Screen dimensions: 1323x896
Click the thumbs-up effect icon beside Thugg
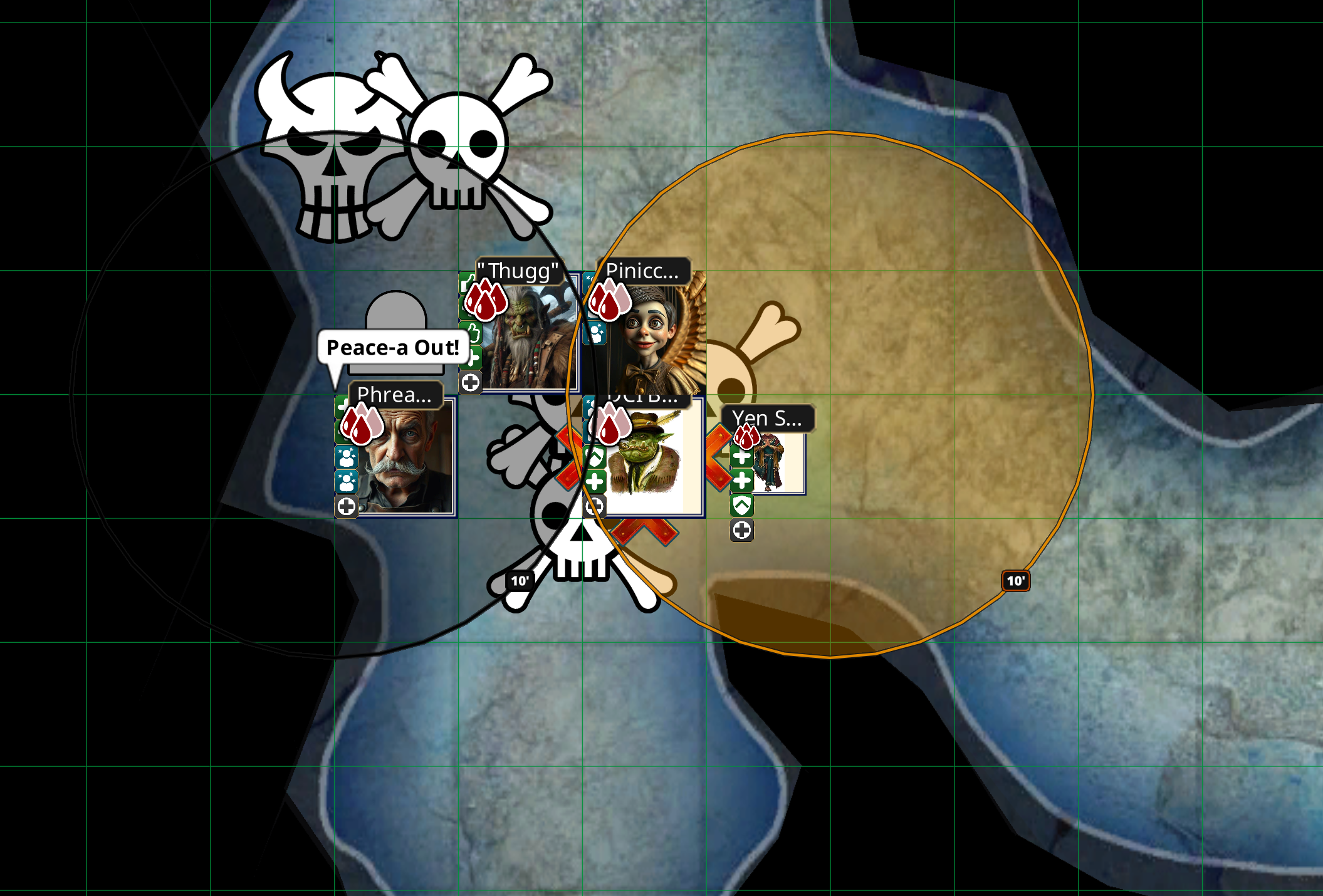coord(474,334)
